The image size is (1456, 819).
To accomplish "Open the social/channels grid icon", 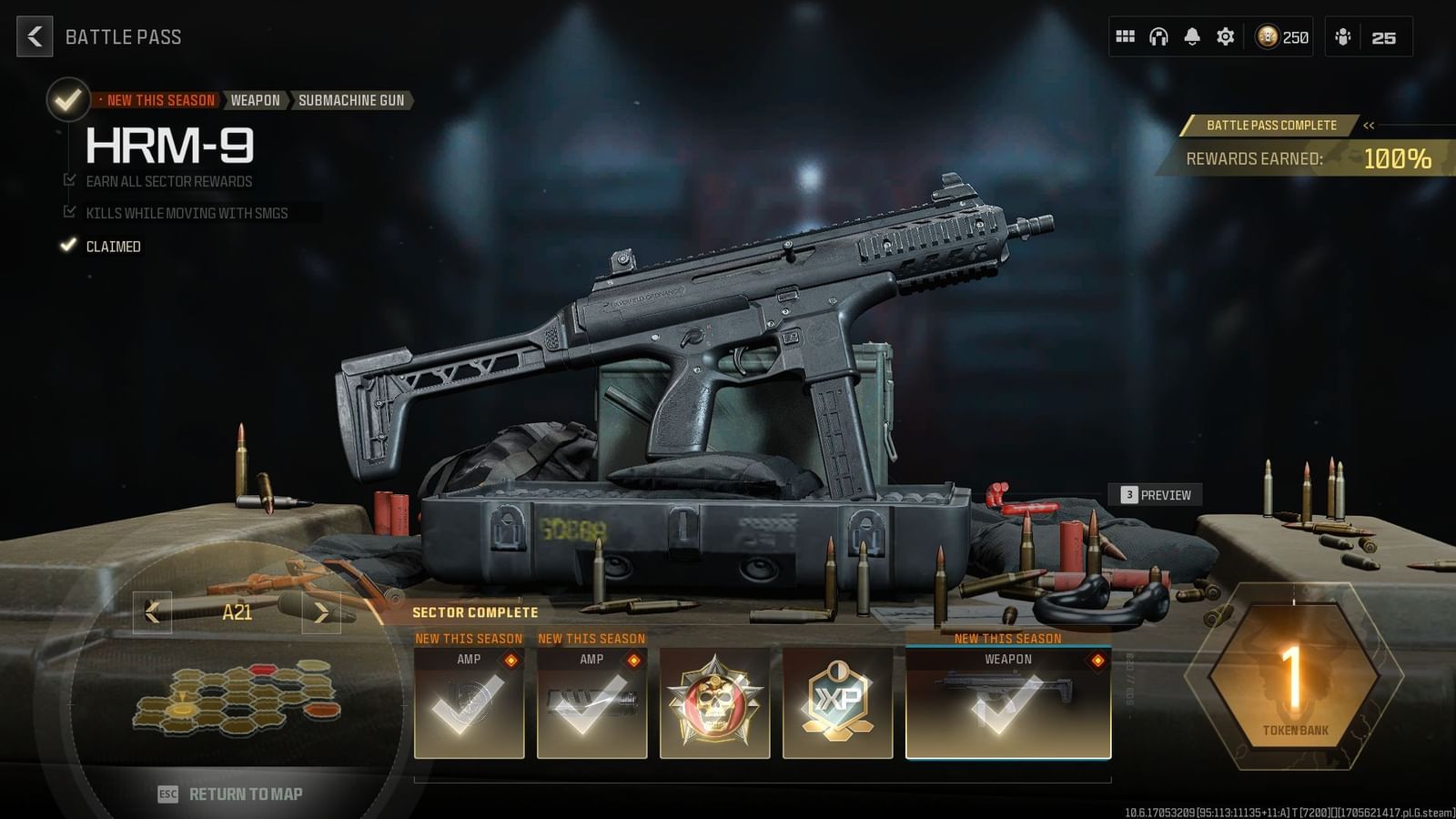I will pos(1126,36).
